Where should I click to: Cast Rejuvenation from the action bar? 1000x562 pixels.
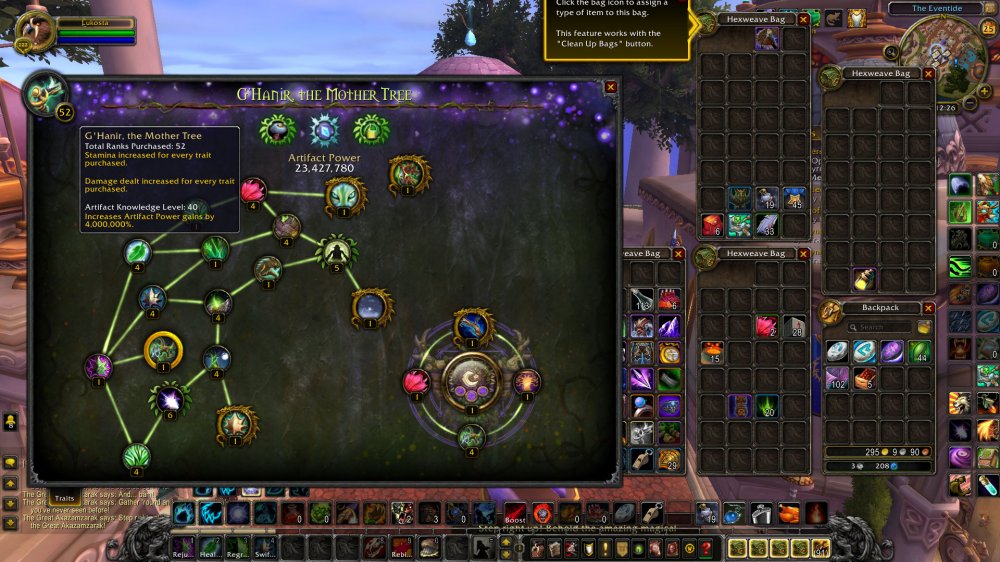click(184, 547)
